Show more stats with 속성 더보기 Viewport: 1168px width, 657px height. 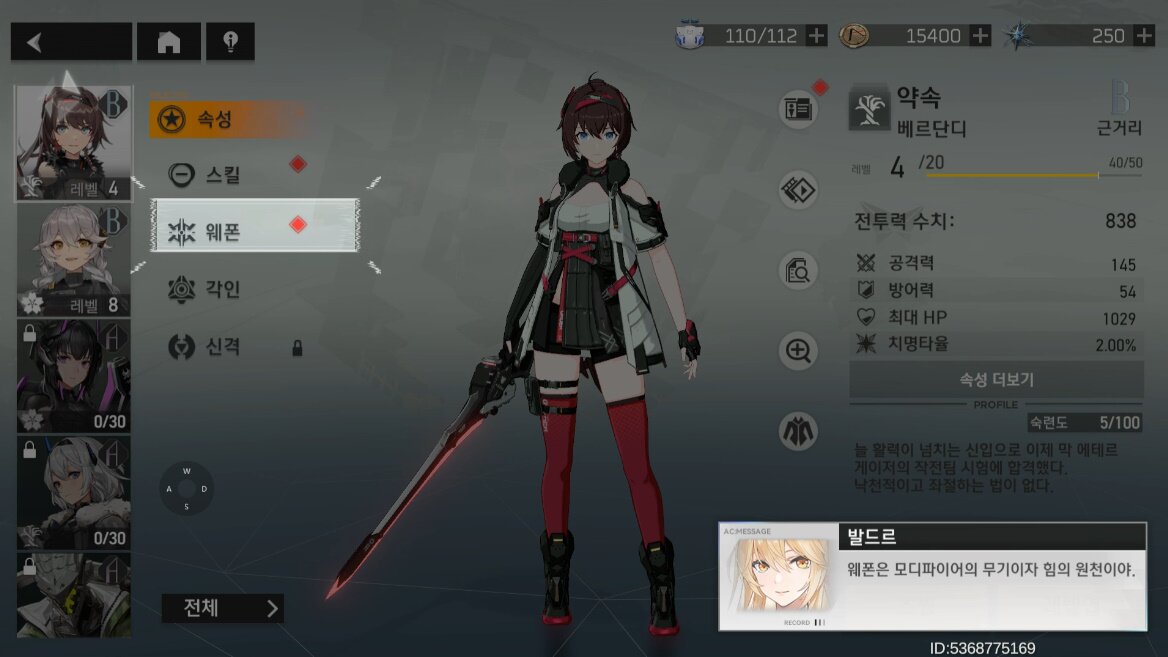pos(996,380)
